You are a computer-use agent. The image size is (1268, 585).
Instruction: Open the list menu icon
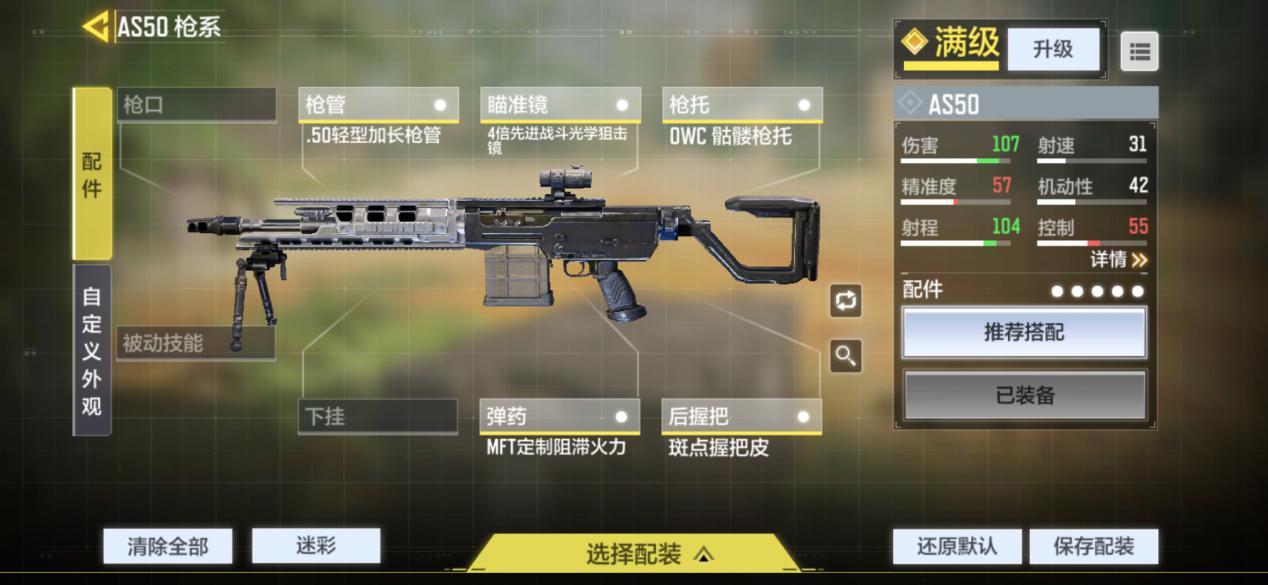click(x=1139, y=51)
